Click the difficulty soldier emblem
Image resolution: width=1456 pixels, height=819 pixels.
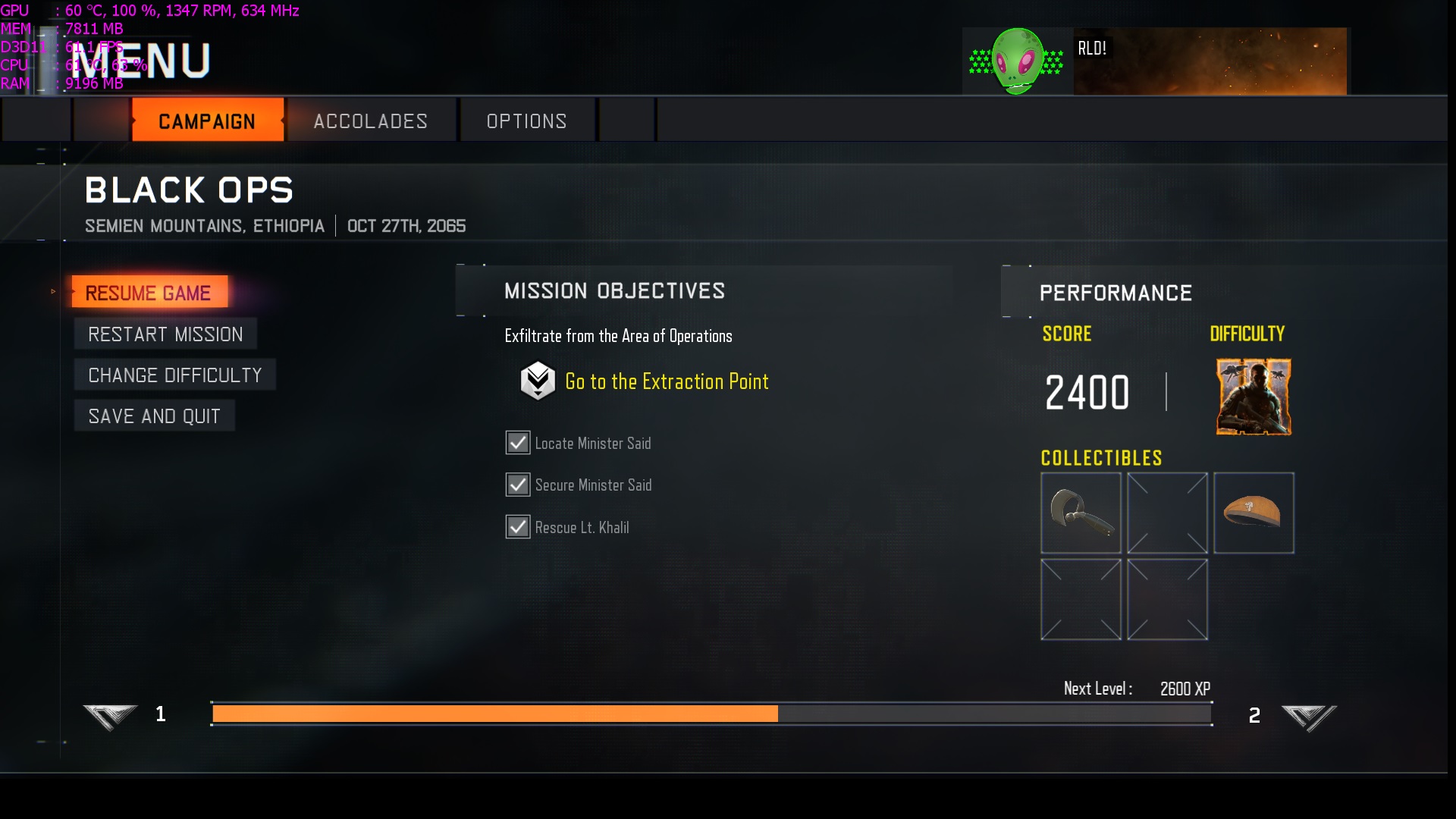coord(1253,397)
